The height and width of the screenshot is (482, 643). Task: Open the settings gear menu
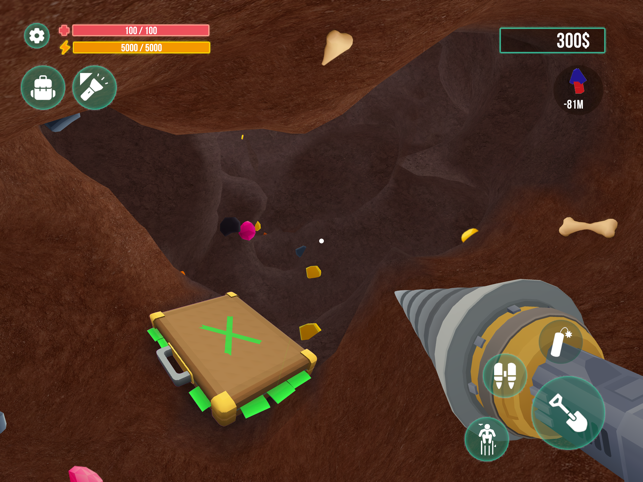(x=37, y=36)
